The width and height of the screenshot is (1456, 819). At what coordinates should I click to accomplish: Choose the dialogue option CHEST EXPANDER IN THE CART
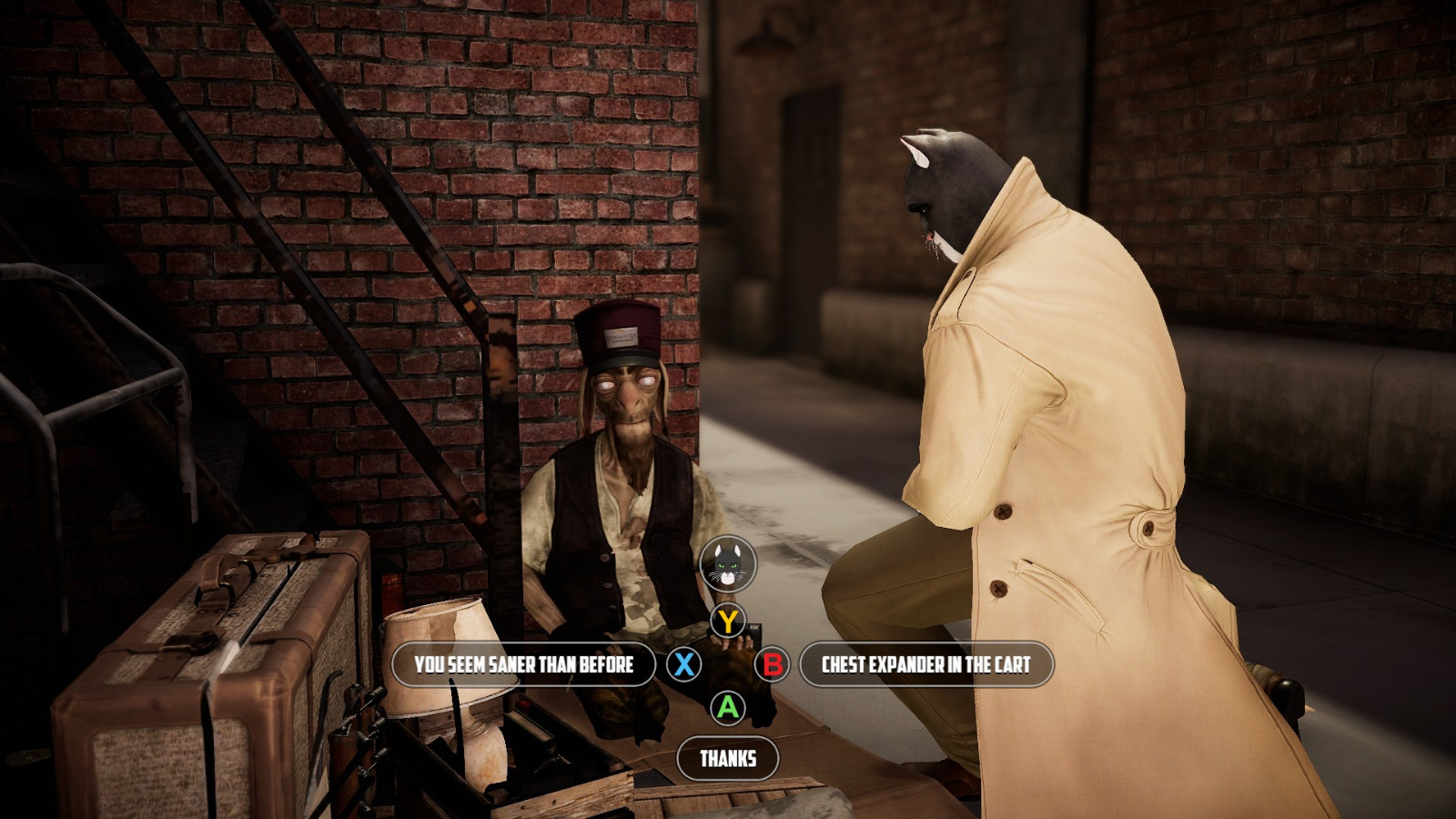pos(925,664)
